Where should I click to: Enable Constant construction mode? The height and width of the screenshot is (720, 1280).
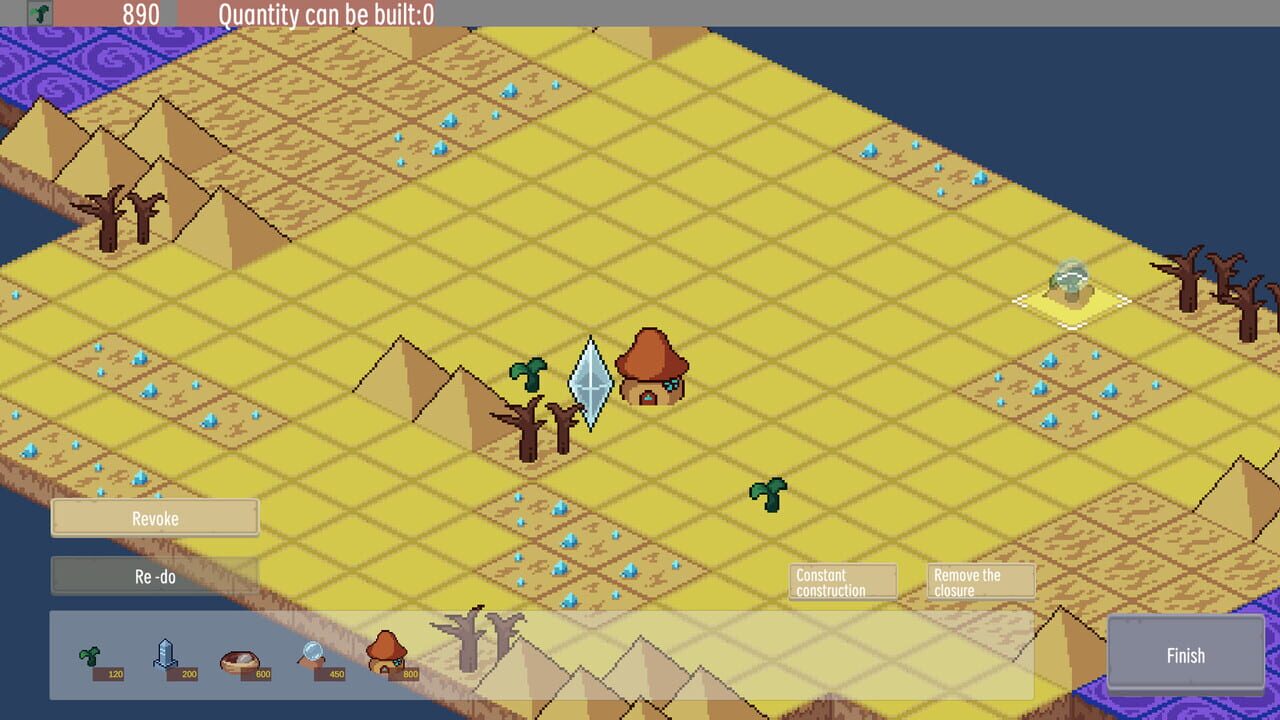pos(841,580)
